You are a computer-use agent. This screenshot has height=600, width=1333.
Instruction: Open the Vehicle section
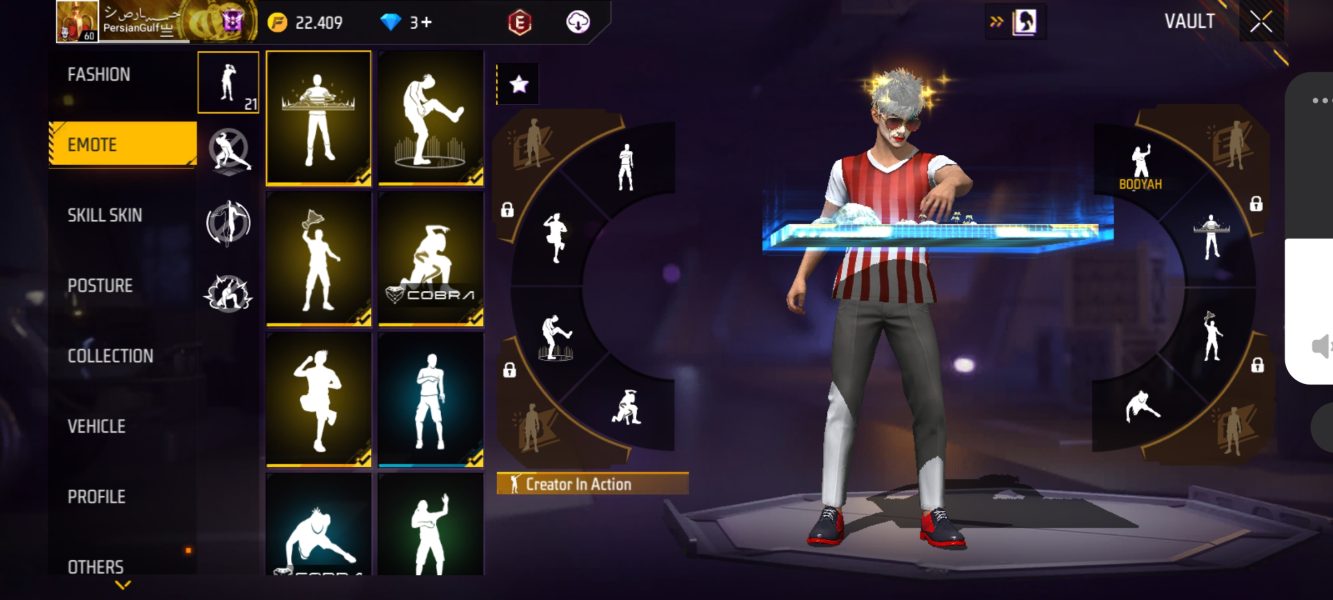(96, 426)
